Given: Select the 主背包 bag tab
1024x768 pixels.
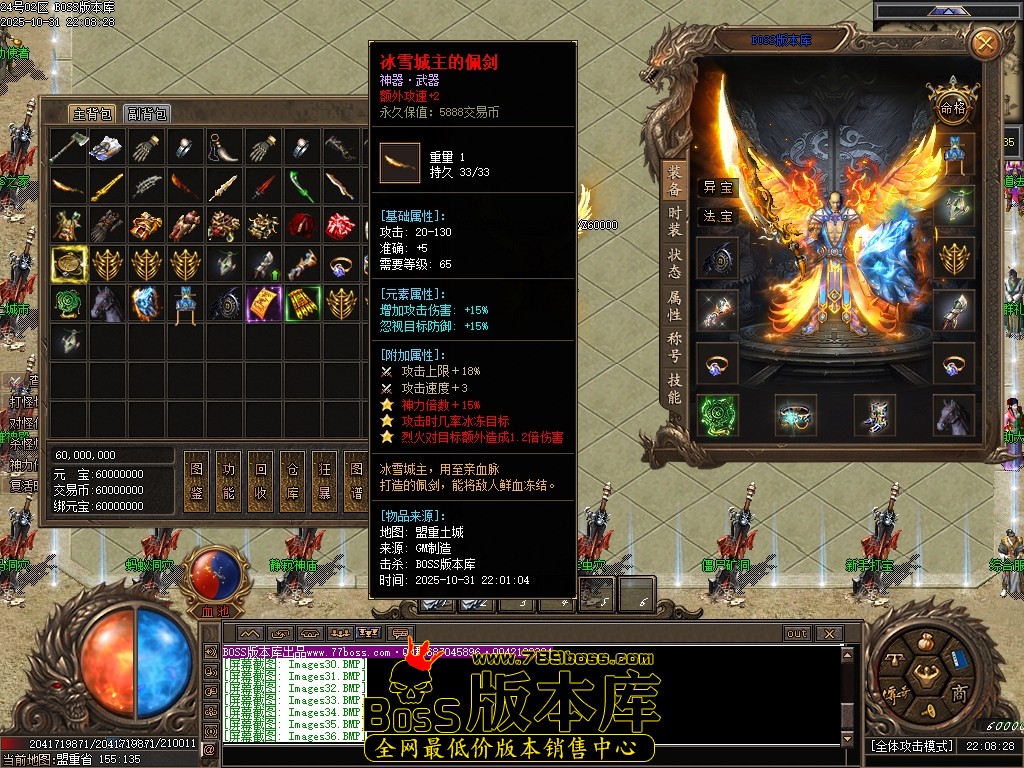Looking at the screenshot, I should coord(92,114).
